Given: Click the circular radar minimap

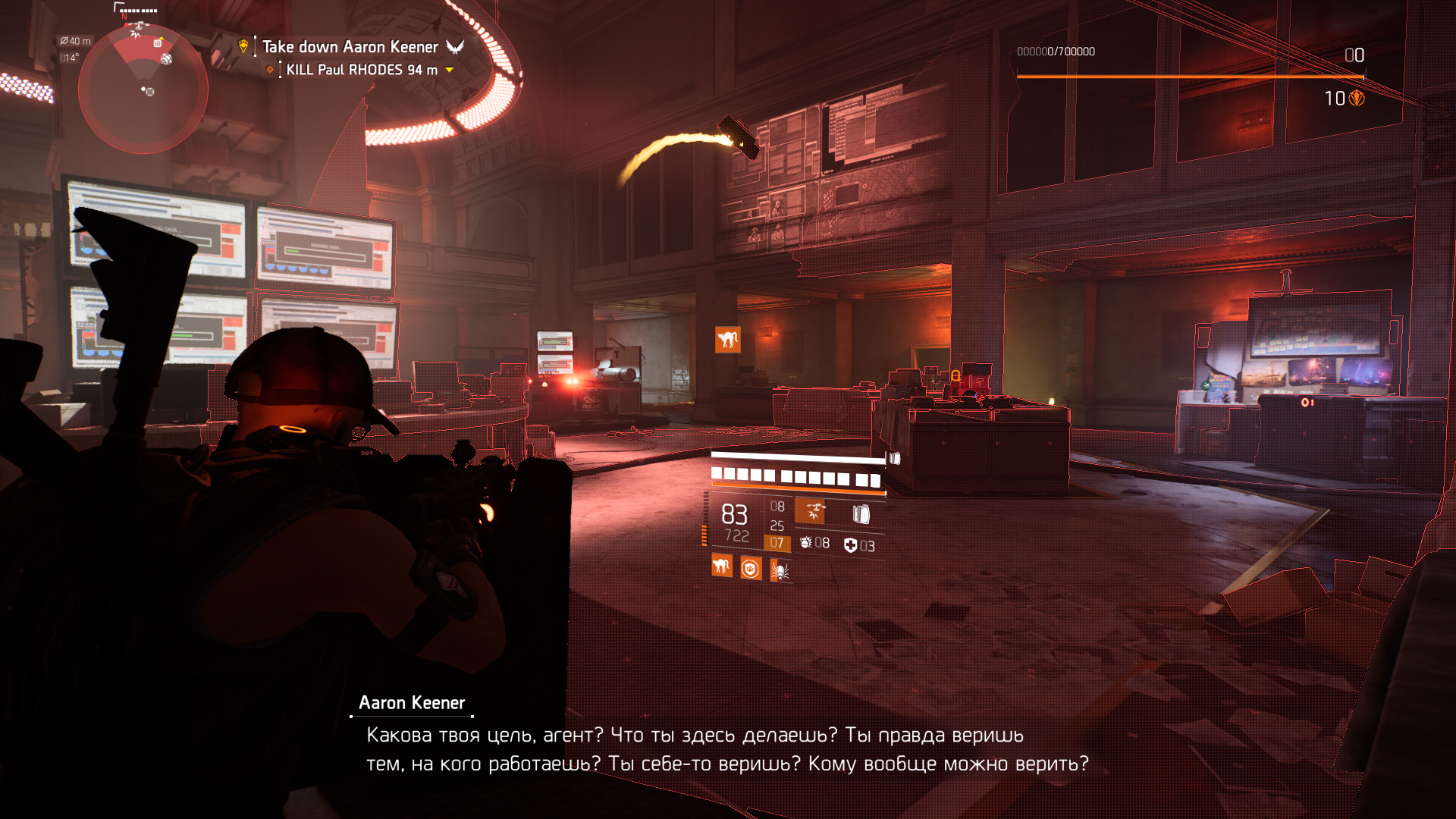Looking at the screenshot, I should coord(143,89).
